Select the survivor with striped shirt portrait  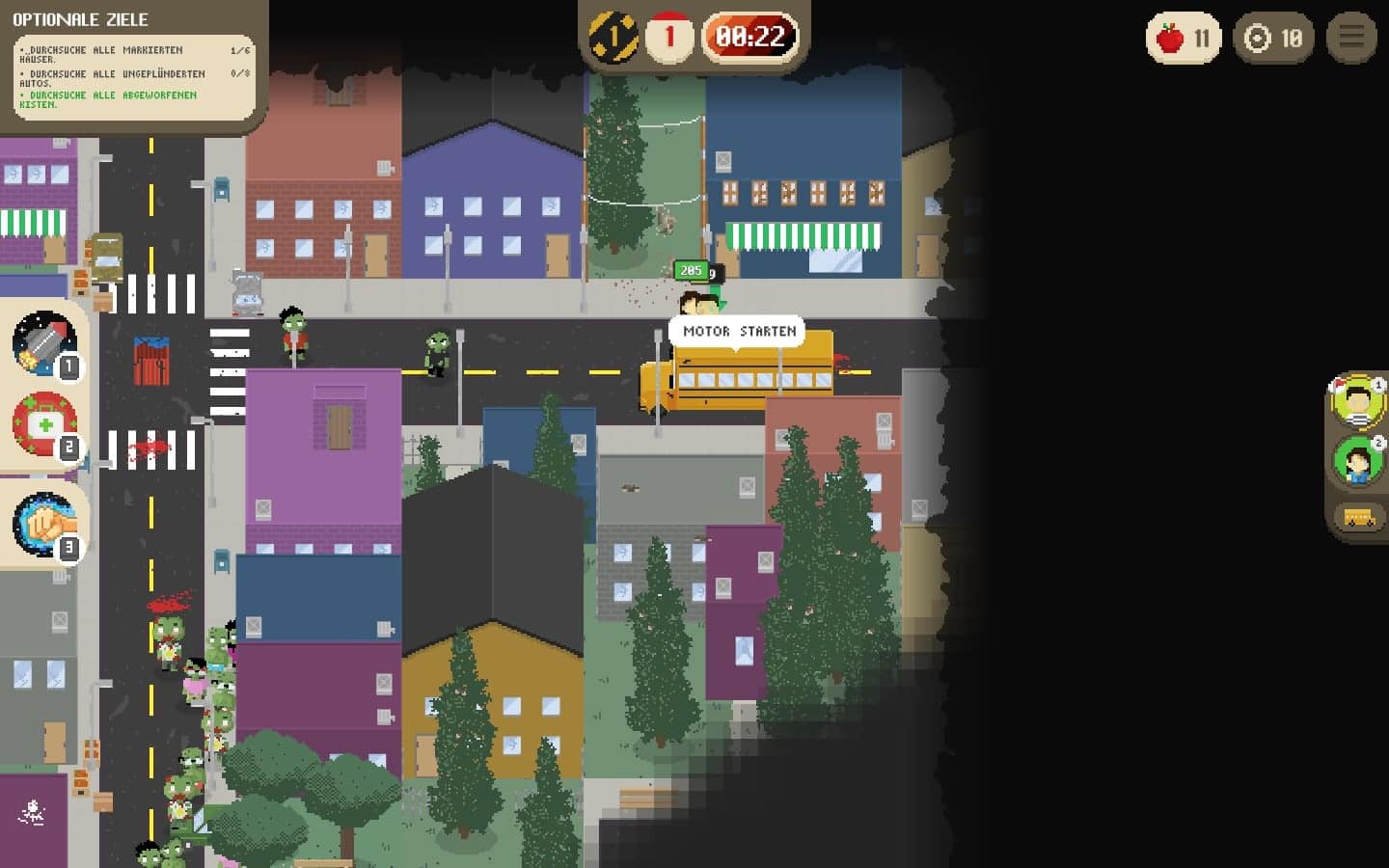click(x=1357, y=399)
